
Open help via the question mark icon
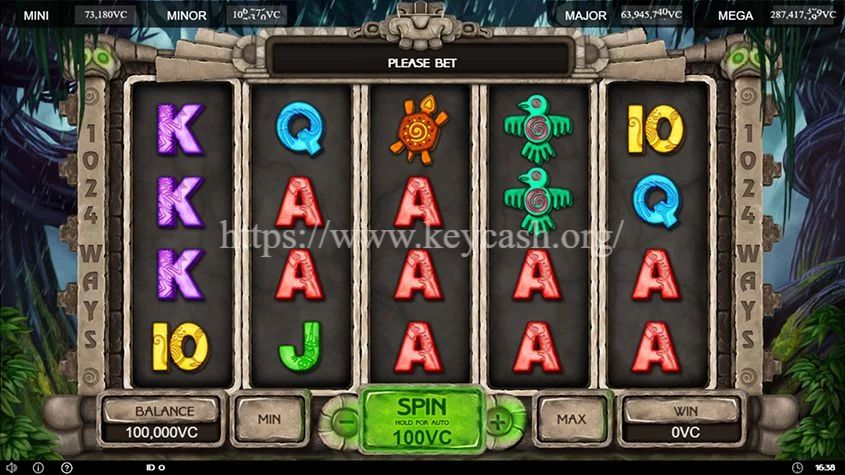point(66,467)
